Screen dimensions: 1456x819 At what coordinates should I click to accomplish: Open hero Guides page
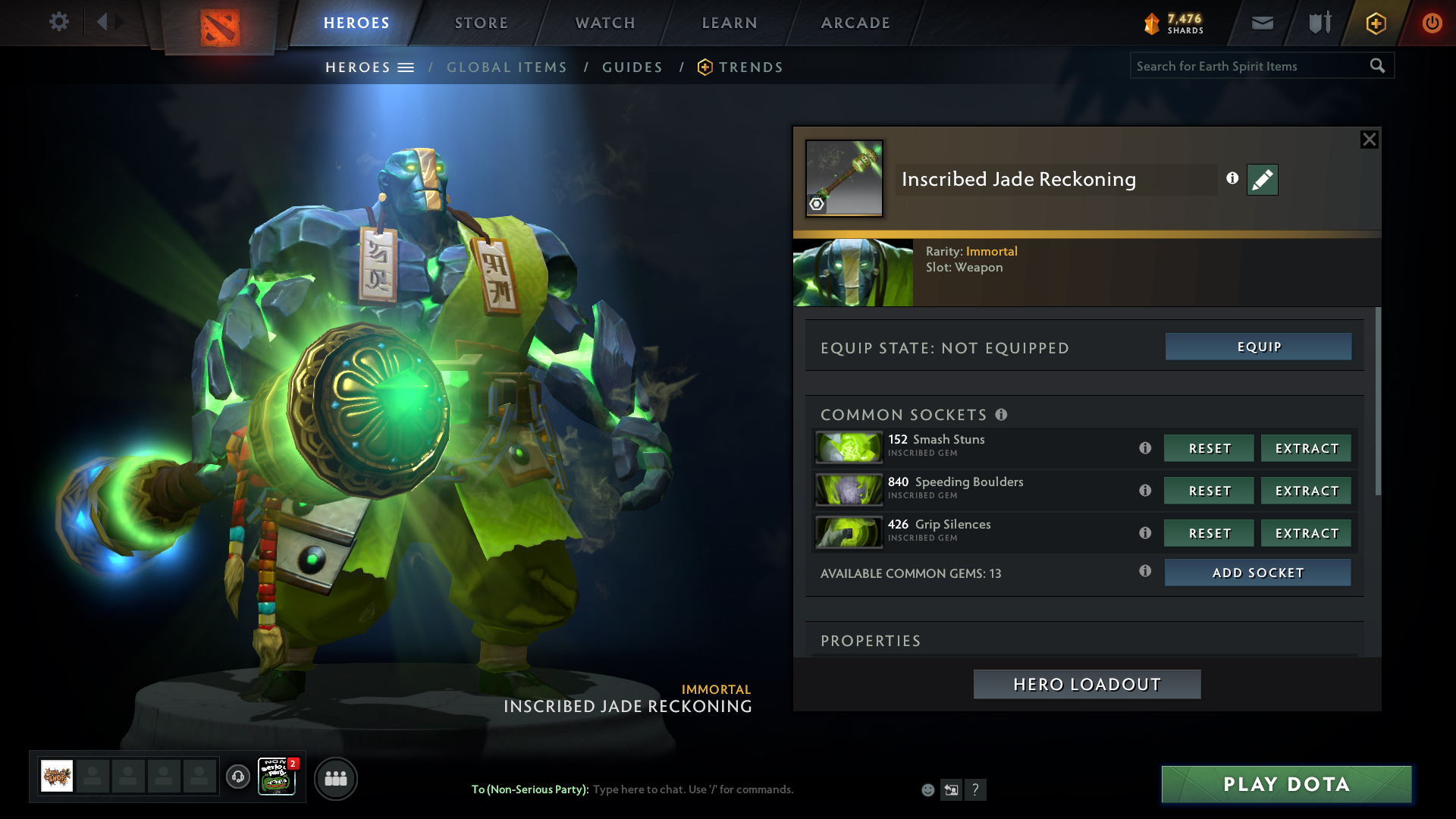pyautogui.click(x=632, y=67)
